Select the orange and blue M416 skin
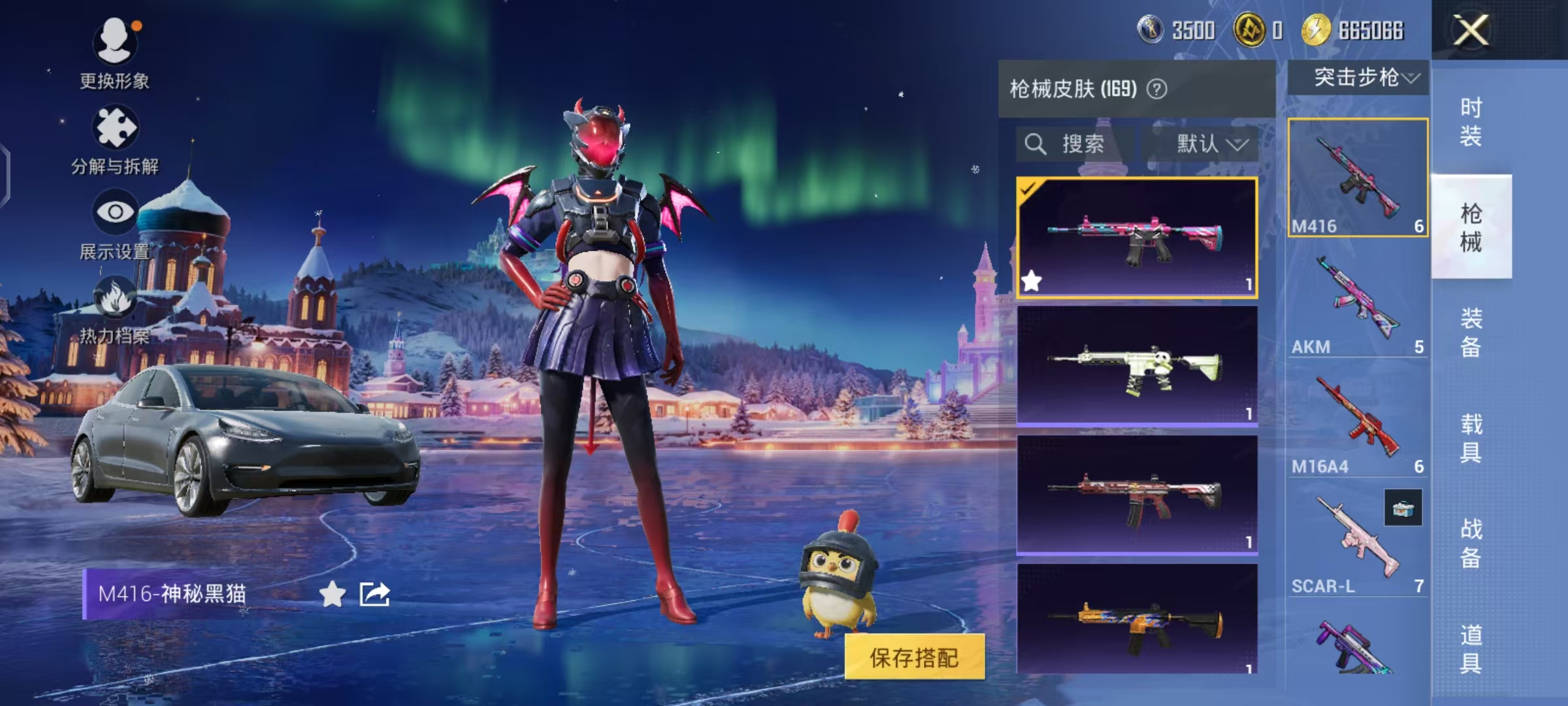Viewport: 1568px width, 706px height. click(1136, 621)
